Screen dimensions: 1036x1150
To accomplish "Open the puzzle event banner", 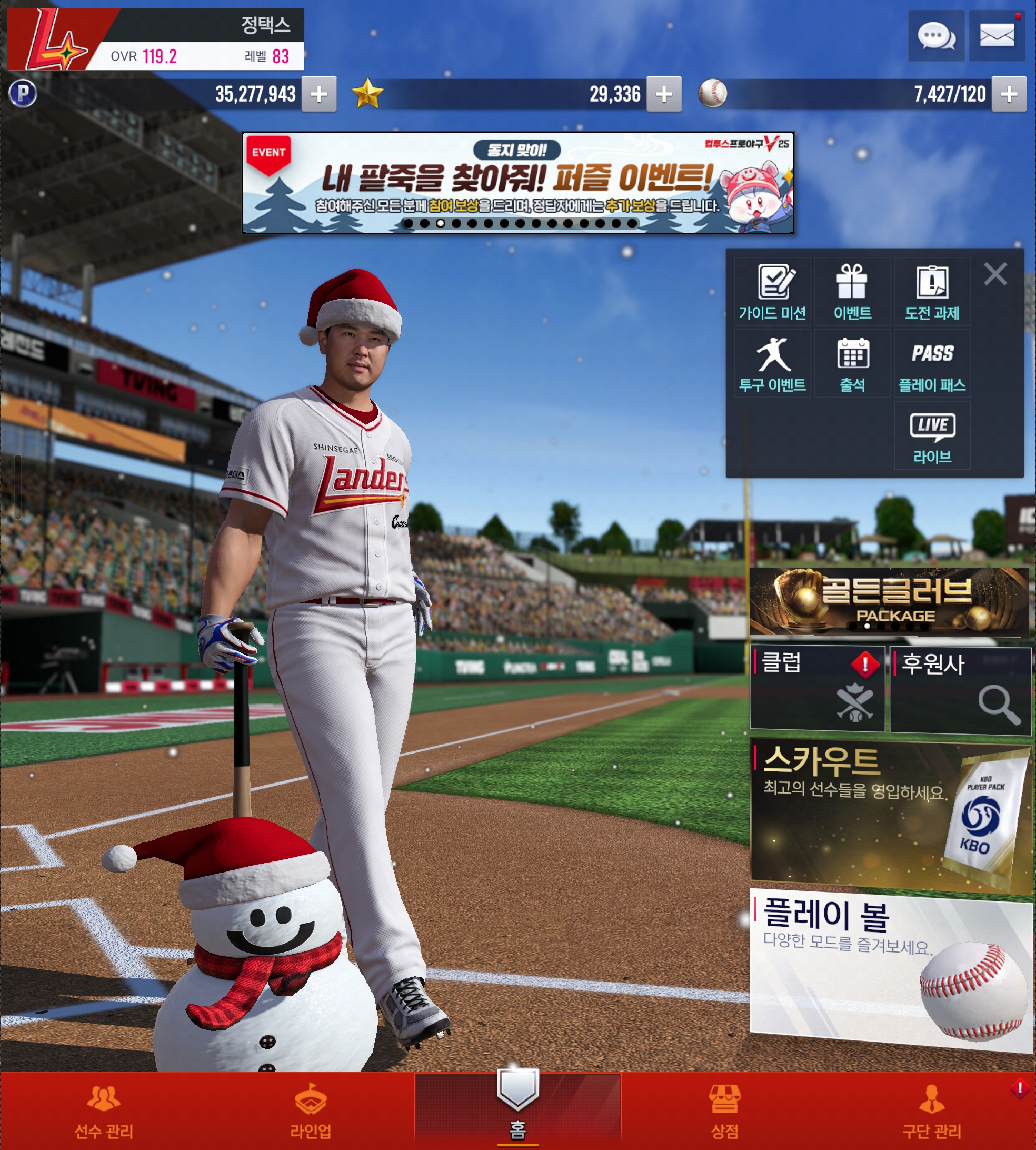I will coord(517,183).
